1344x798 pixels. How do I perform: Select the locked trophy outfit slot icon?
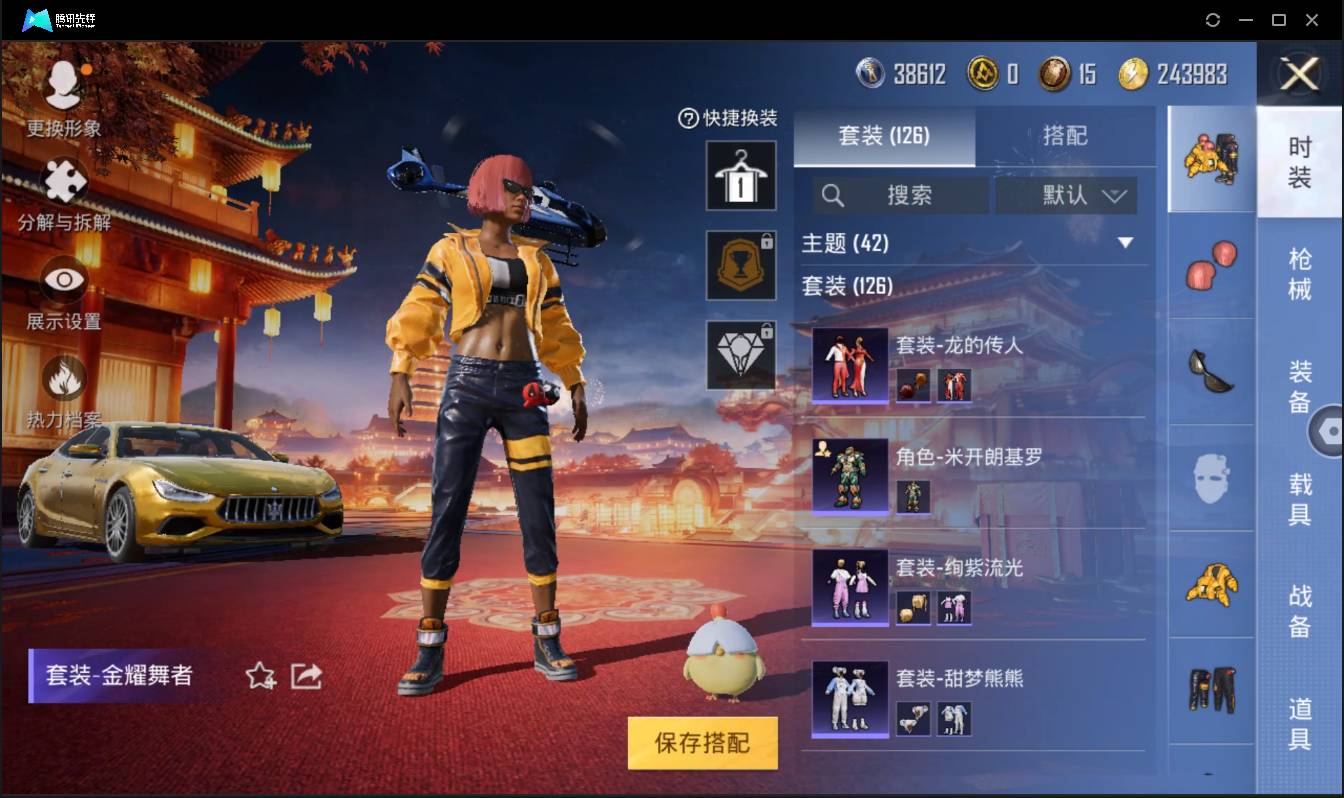(x=741, y=266)
